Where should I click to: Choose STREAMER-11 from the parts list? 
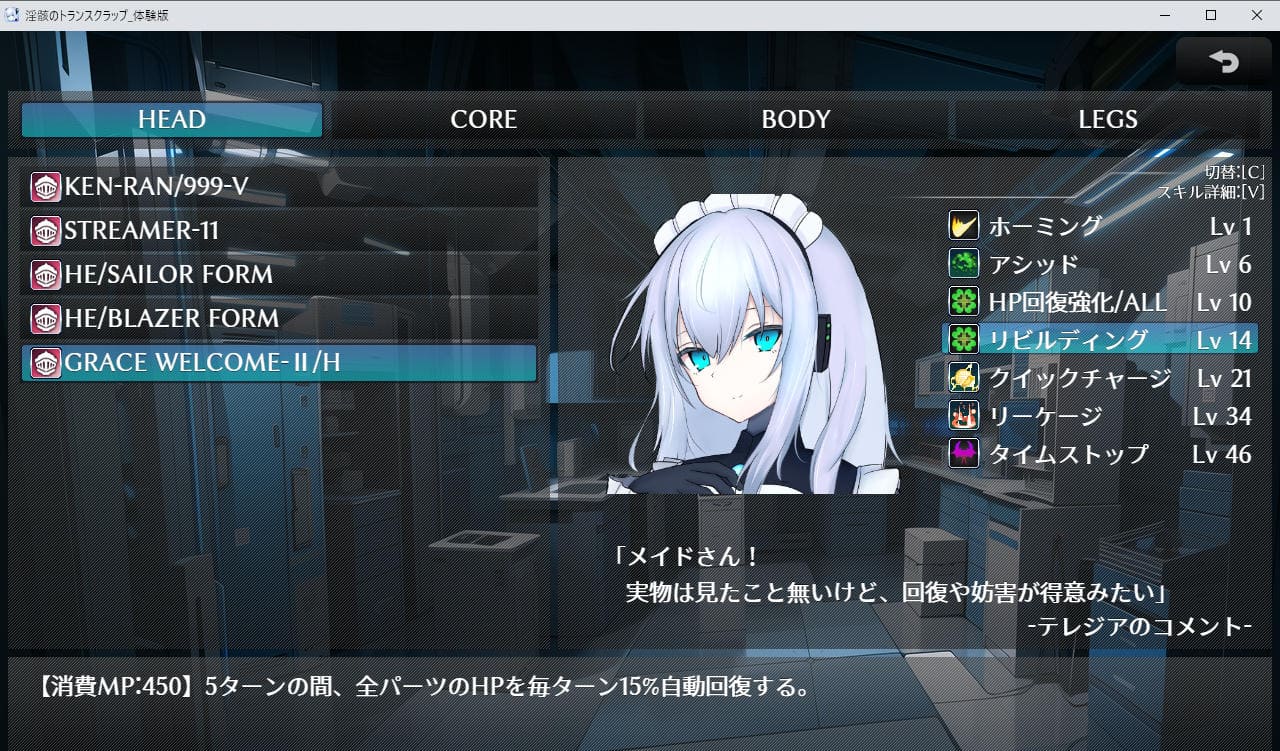pos(279,231)
